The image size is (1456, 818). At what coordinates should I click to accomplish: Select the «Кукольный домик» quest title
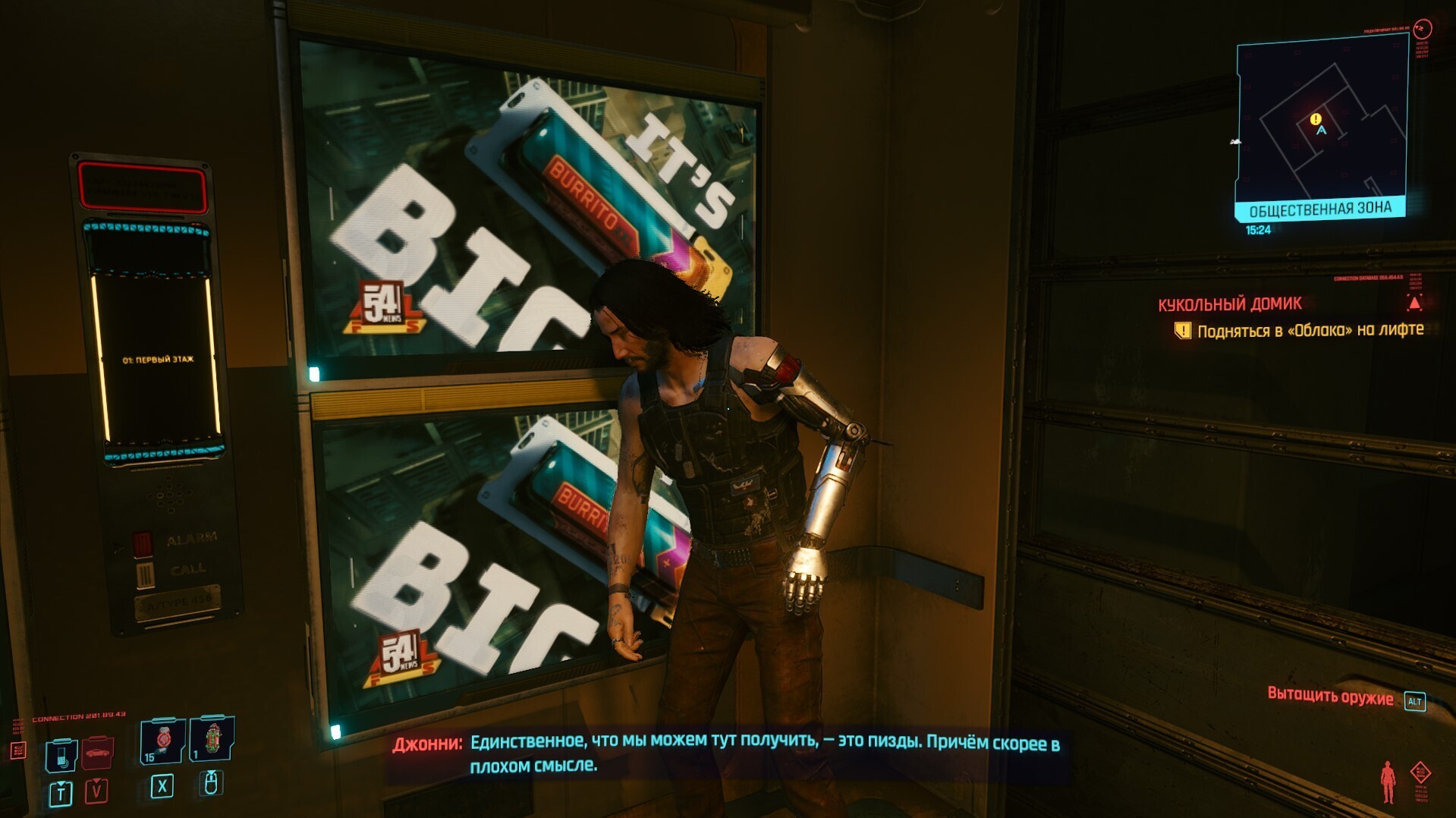coord(1229,304)
